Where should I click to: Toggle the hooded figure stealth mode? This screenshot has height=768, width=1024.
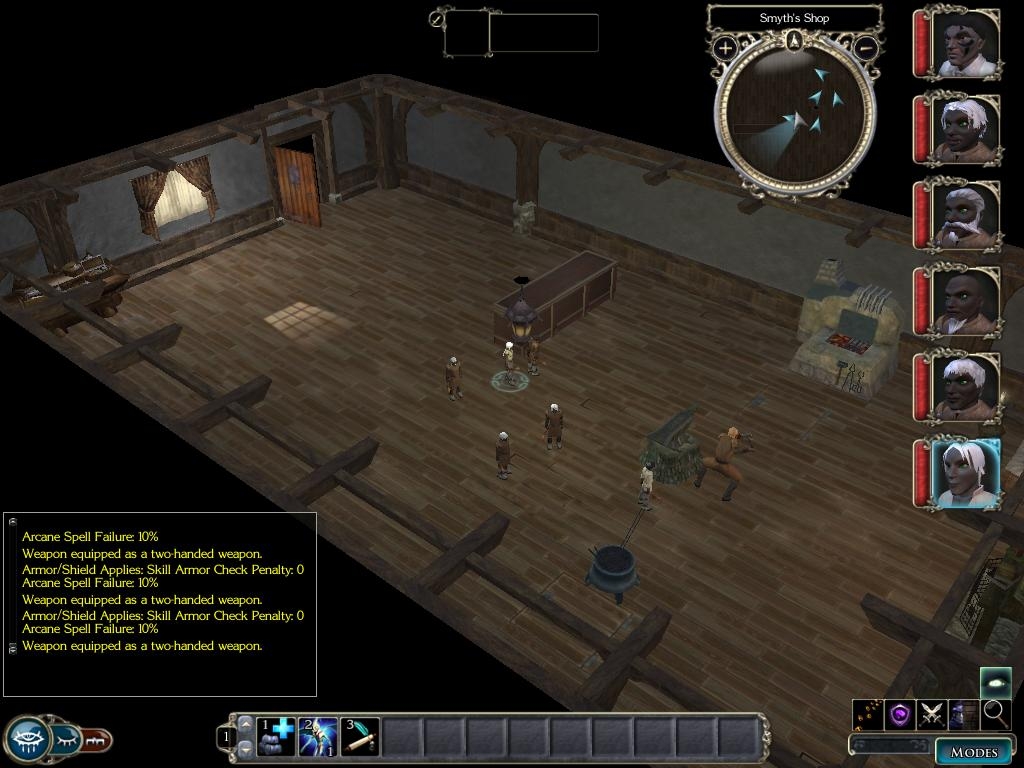[x=963, y=714]
